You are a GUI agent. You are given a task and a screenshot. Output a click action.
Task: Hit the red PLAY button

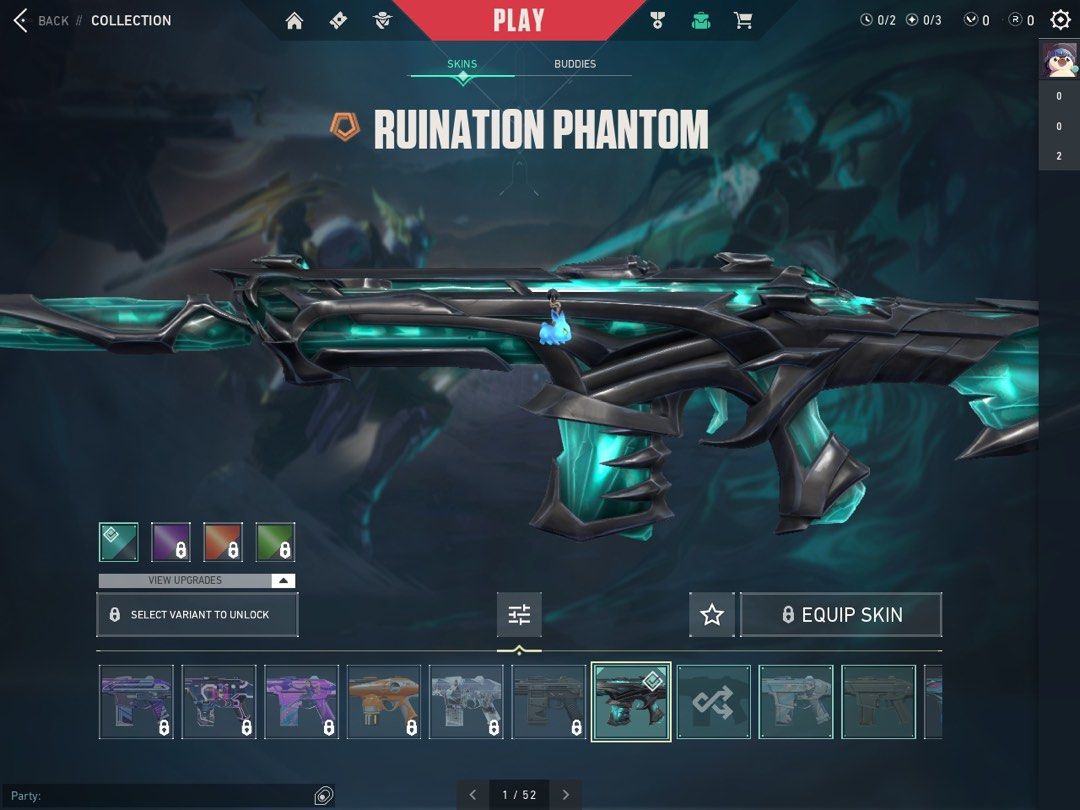click(518, 20)
